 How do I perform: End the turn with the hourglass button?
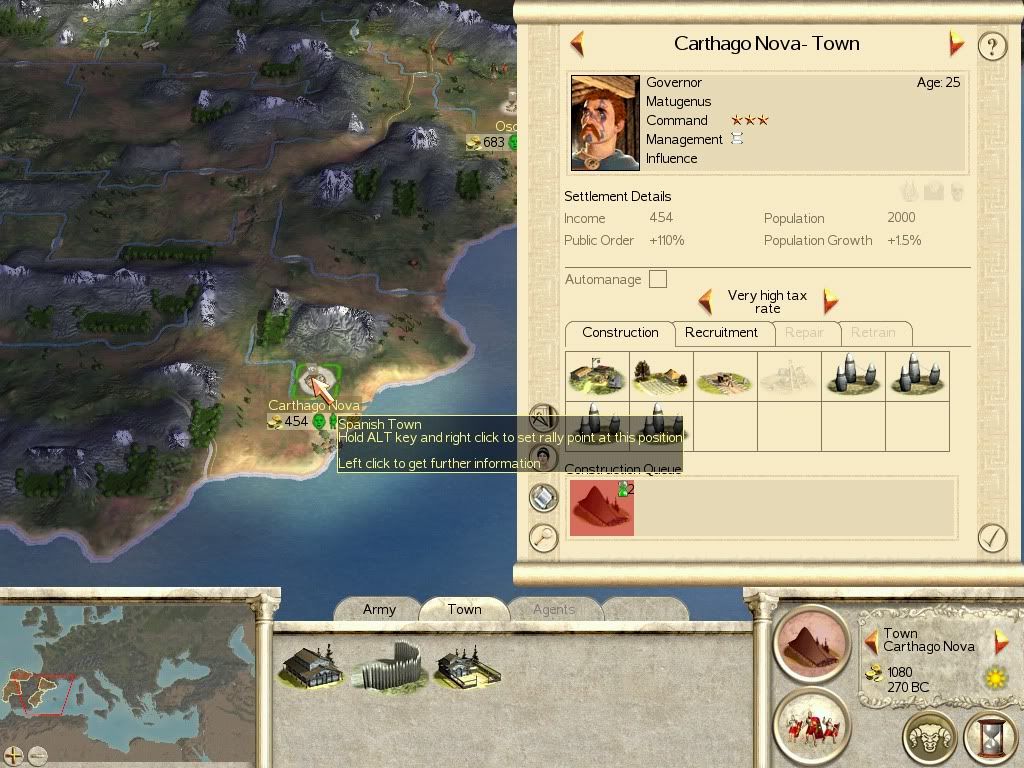[989, 739]
